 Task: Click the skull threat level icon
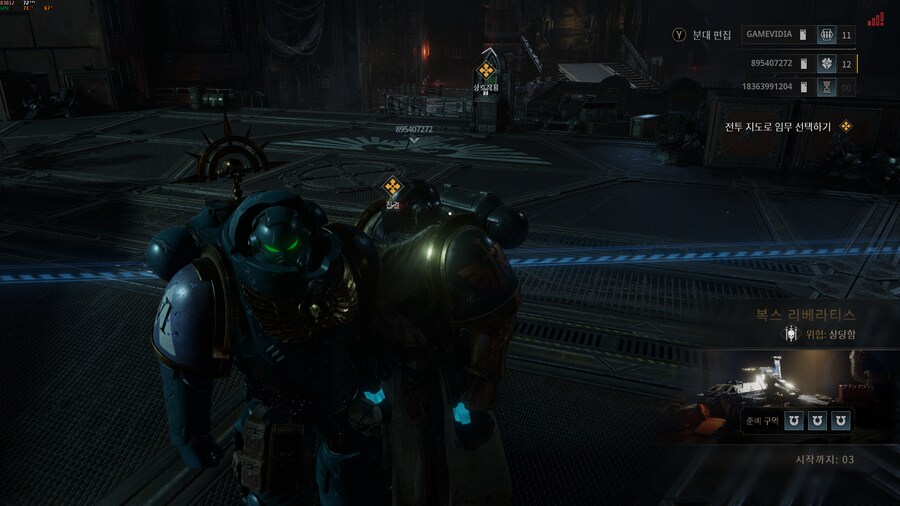click(x=788, y=334)
